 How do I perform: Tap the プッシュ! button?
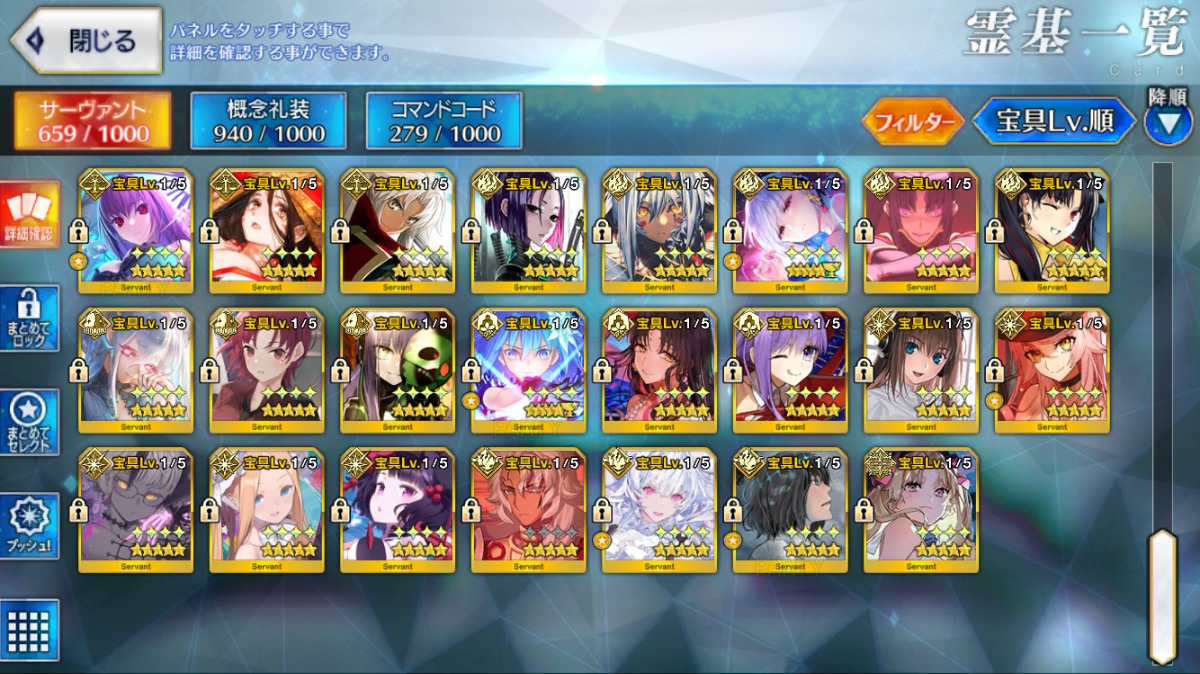(30, 527)
